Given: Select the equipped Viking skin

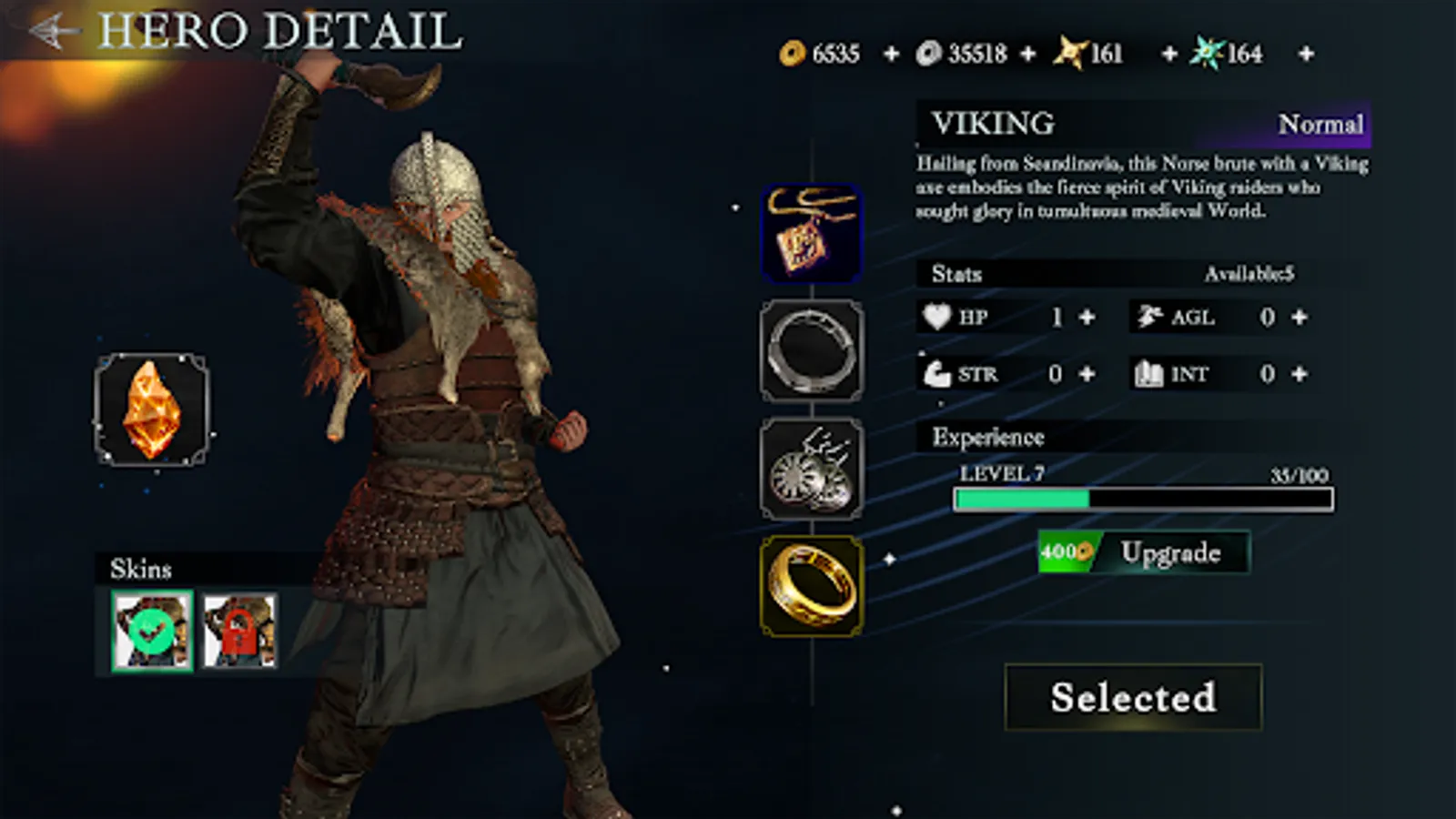Looking at the screenshot, I should click(151, 630).
